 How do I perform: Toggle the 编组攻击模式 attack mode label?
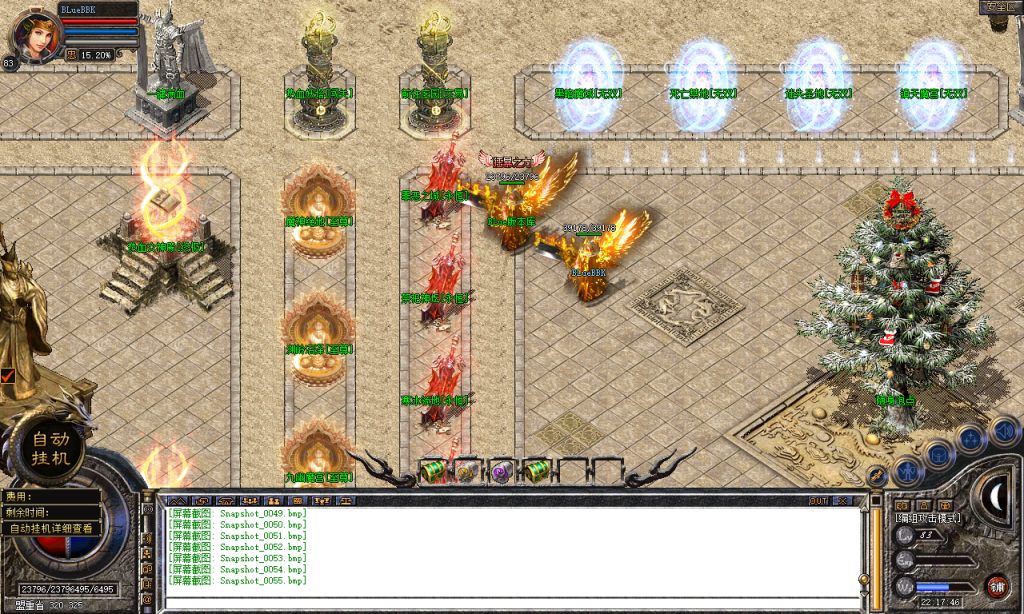[928, 518]
